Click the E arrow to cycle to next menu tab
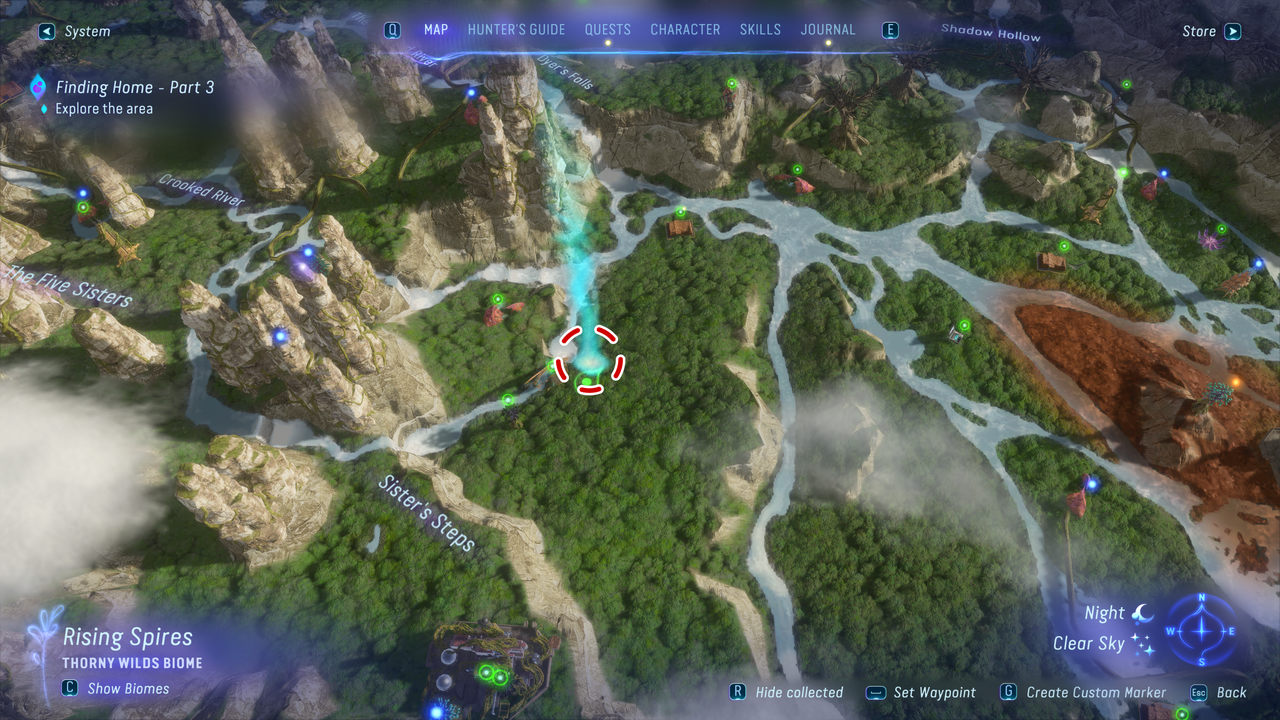The width and height of the screenshot is (1280, 720). coord(889,29)
